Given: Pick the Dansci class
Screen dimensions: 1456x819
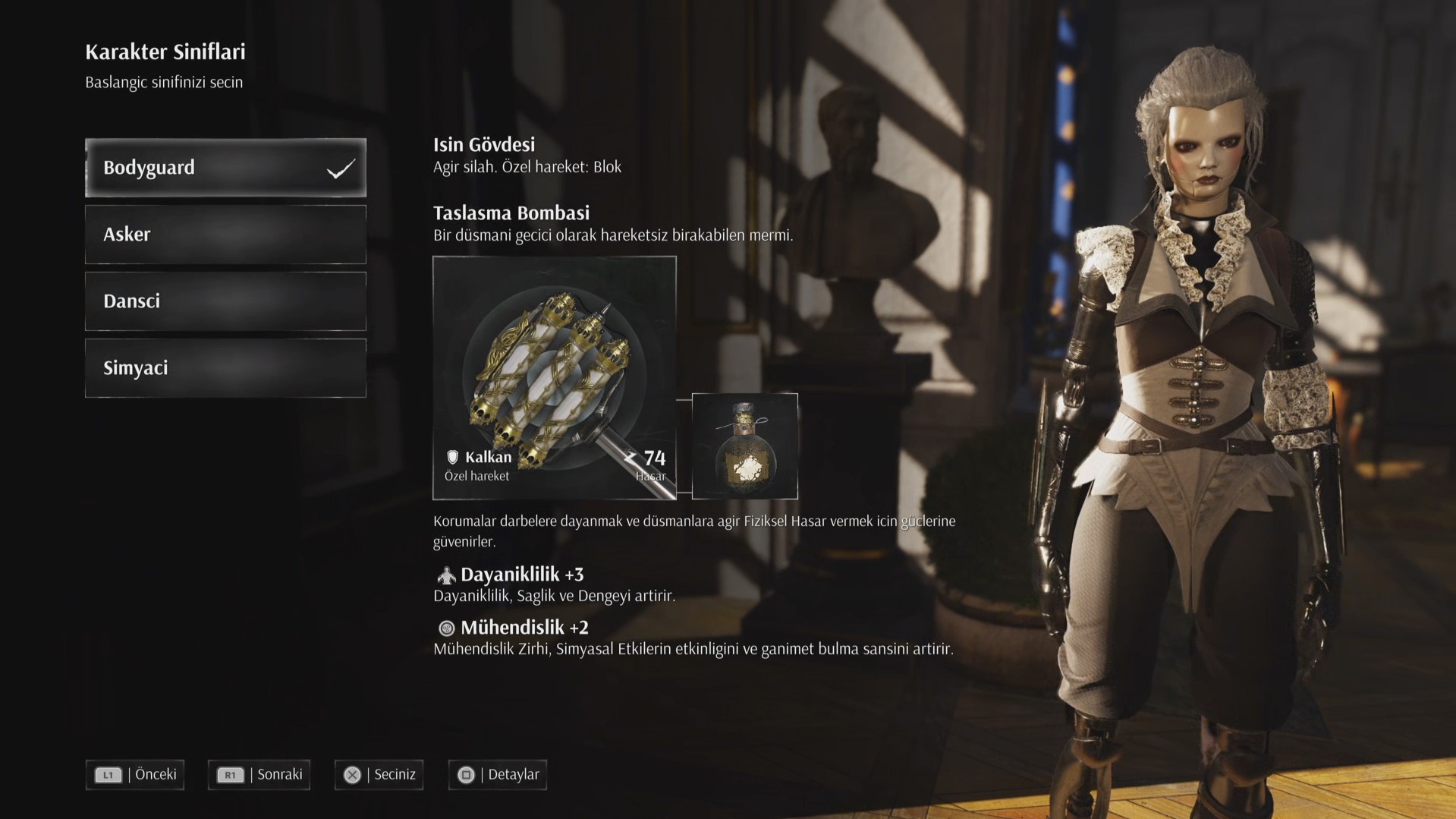Looking at the screenshot, I should click(225, 301).
